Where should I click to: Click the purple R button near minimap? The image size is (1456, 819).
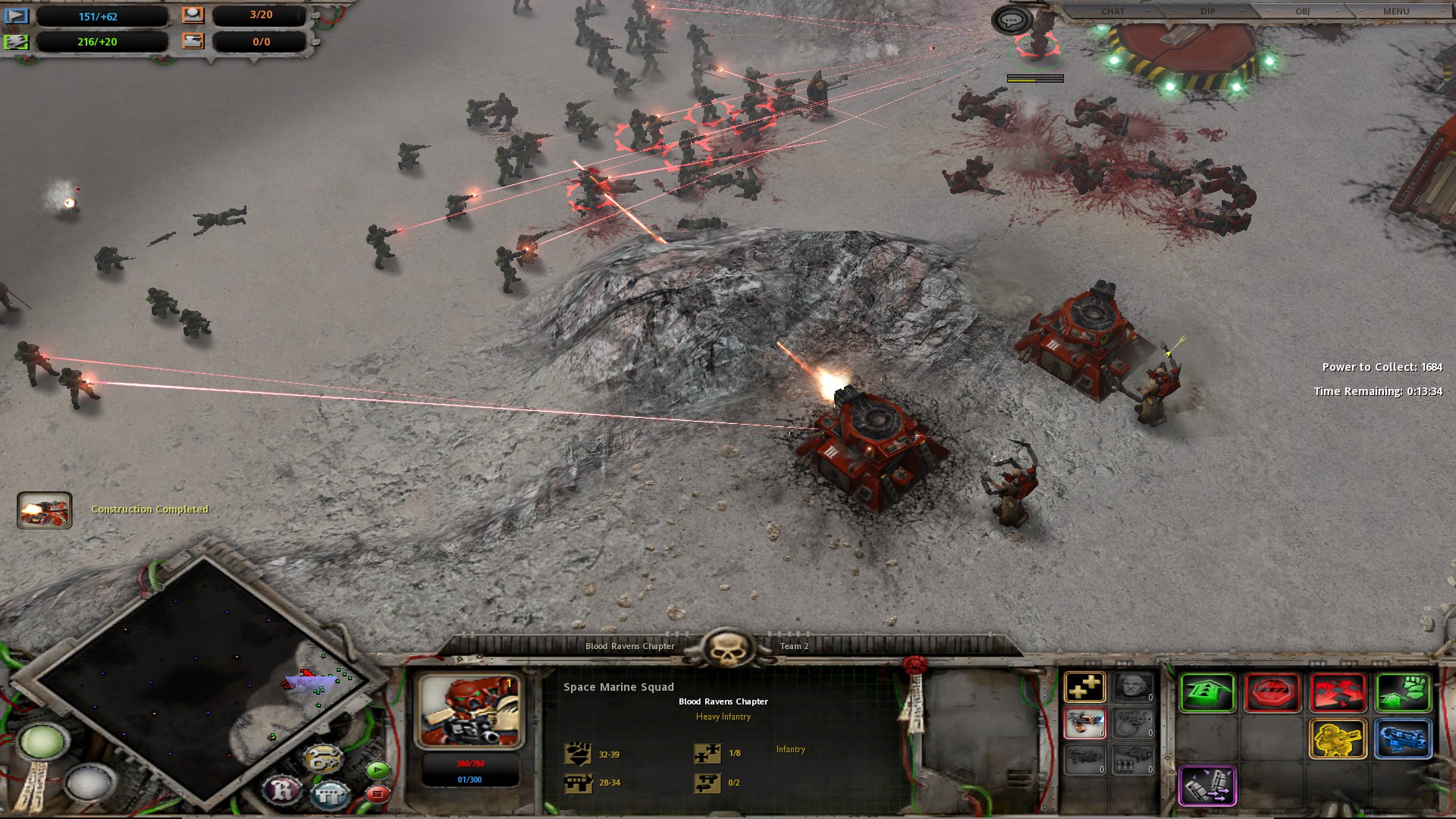pyautogui.click(x=282, y=791)
